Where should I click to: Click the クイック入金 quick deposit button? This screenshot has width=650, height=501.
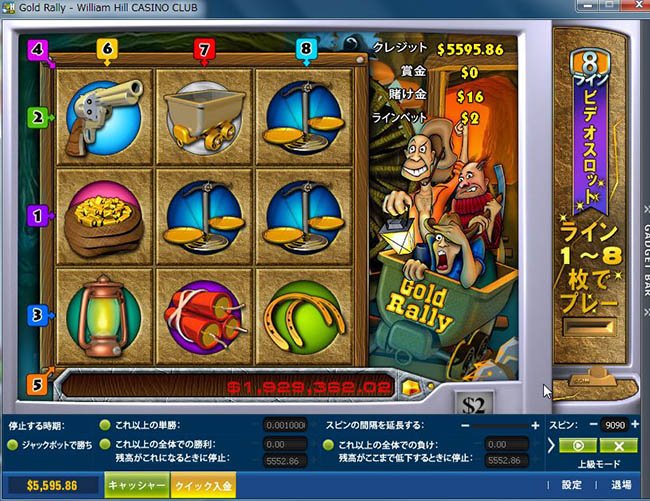click(x=203, y=485)
